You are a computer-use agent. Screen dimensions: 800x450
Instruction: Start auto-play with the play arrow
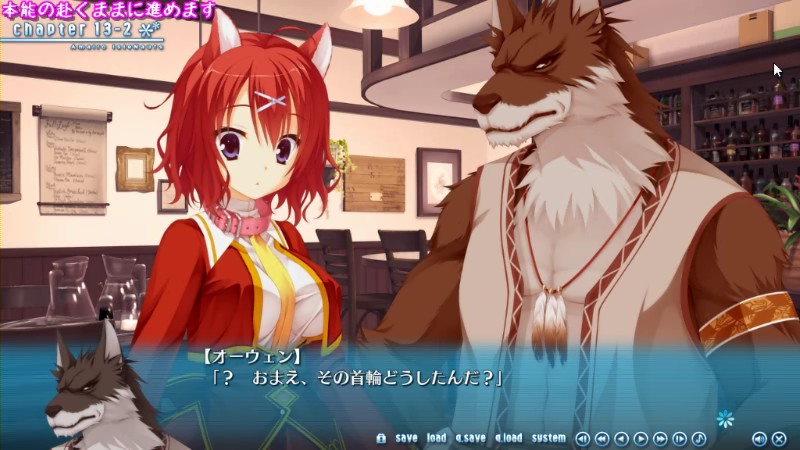pyautogui.click(x=641, y=438)
